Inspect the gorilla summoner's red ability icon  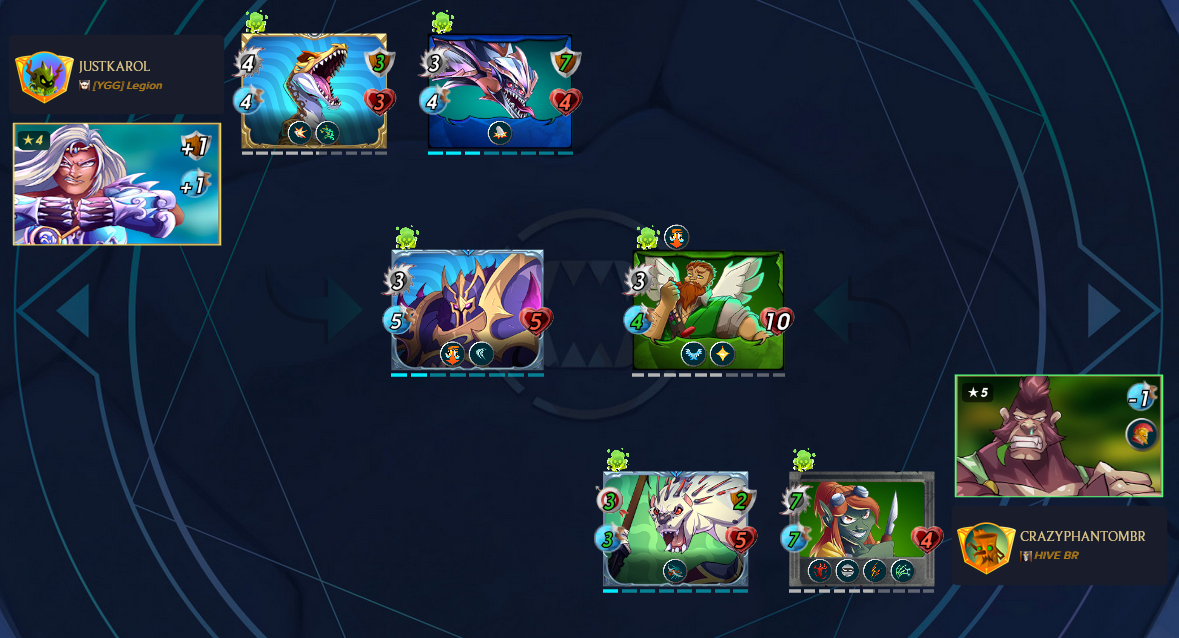(x=1141, y=434)
